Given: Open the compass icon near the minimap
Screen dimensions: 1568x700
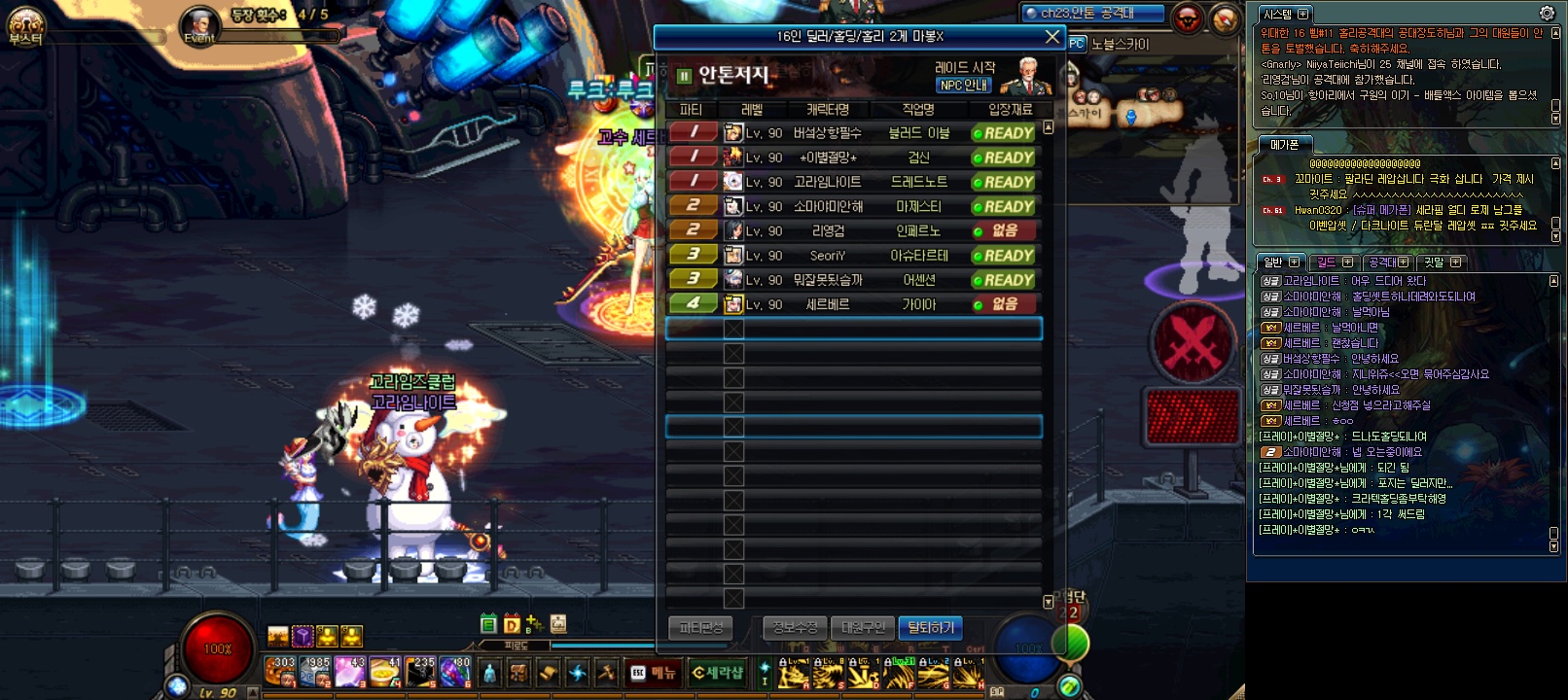Looking at the screenshot, I should coord(1225,18).
